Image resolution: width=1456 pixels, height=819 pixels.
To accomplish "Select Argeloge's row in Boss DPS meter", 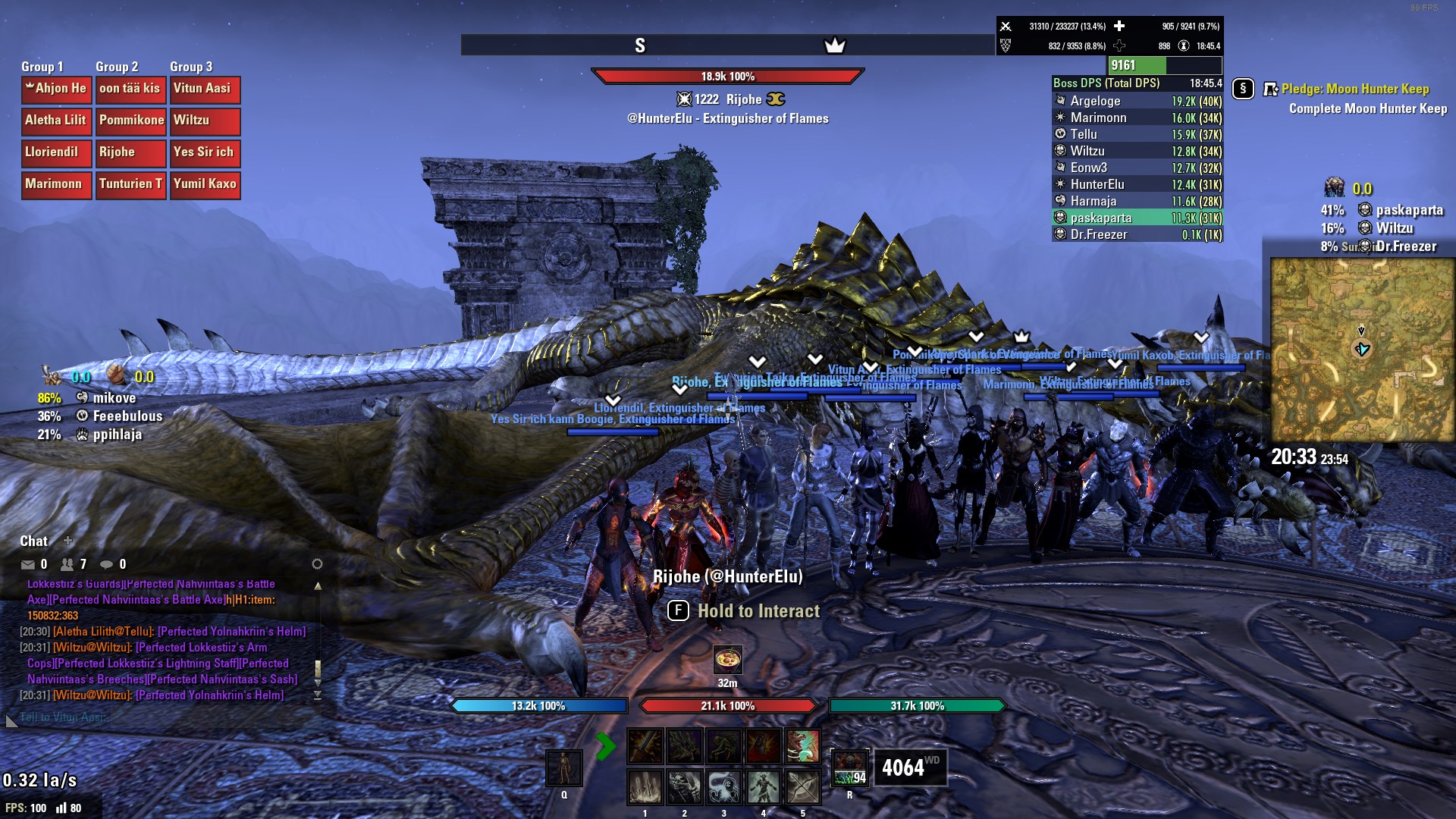I will [x=1137, y=101].
